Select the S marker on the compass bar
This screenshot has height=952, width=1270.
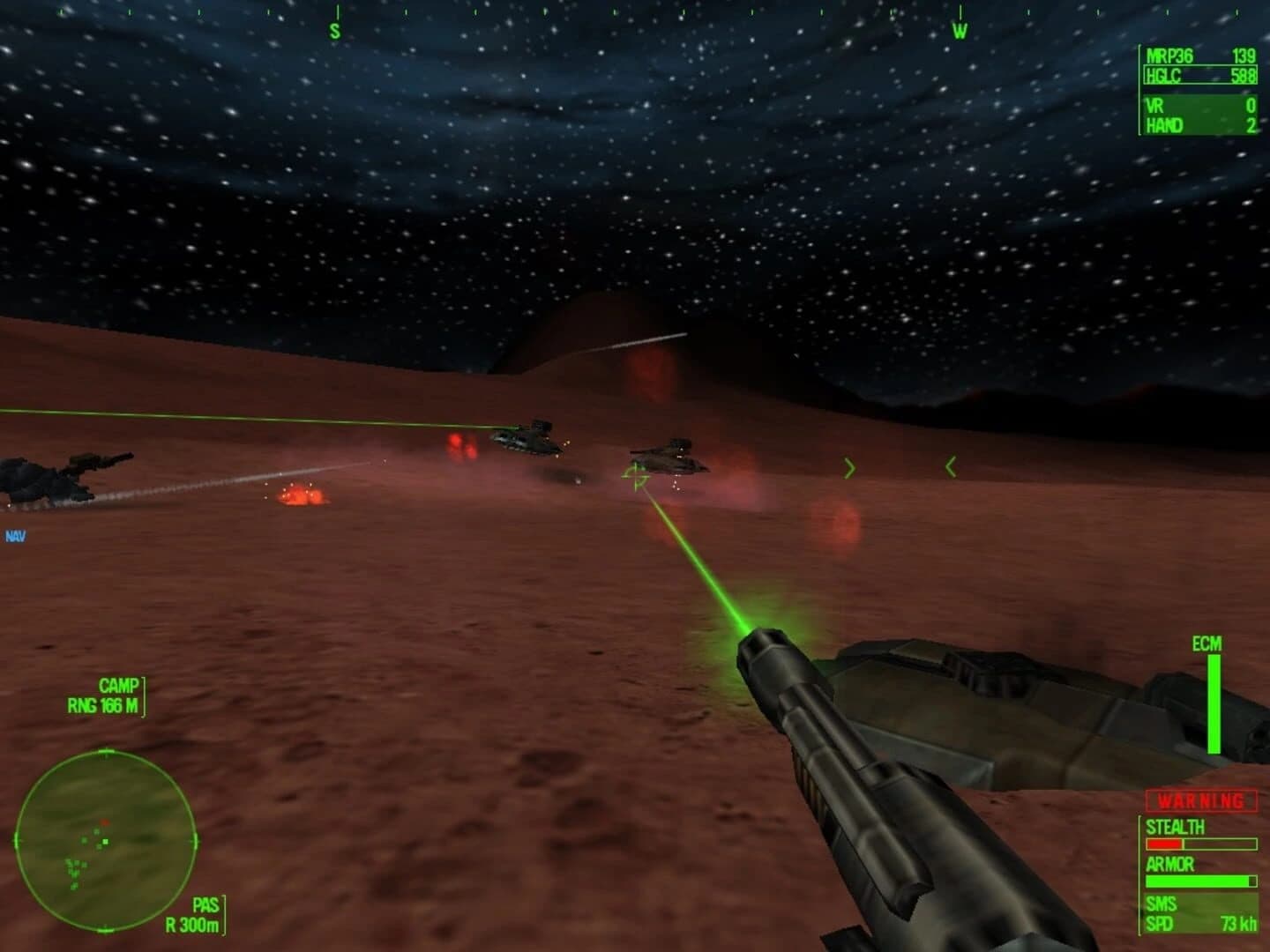333,29
